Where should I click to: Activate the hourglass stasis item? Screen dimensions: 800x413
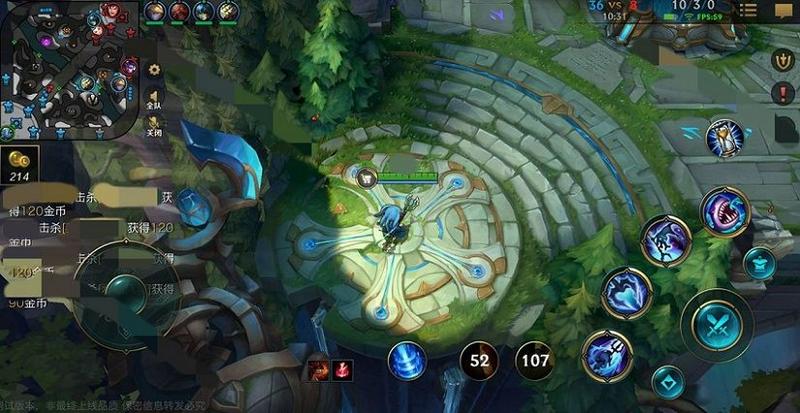[x=724, y=138]
